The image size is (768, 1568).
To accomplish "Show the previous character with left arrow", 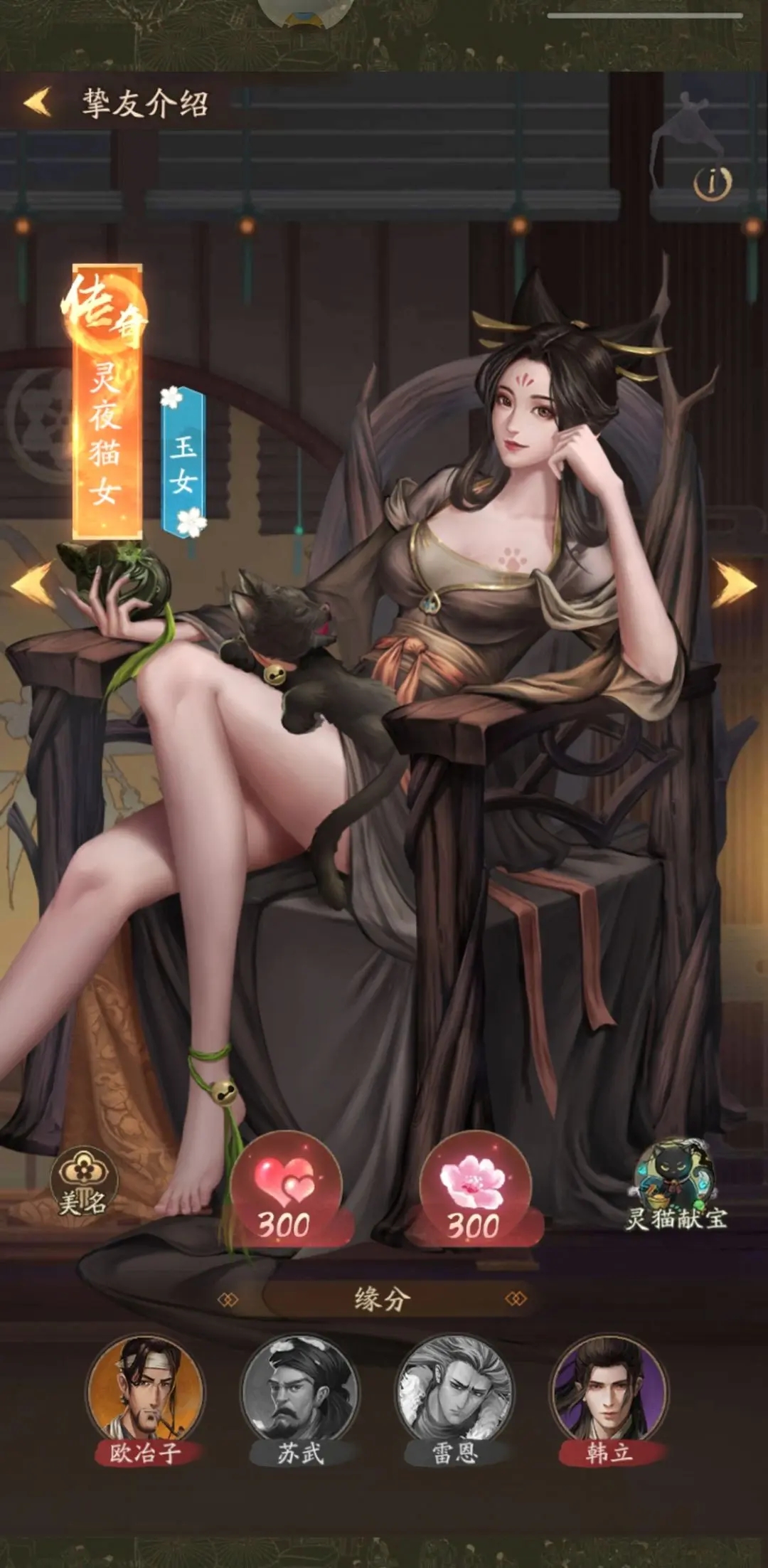I will pyautogui.click(x=33, y=583).
